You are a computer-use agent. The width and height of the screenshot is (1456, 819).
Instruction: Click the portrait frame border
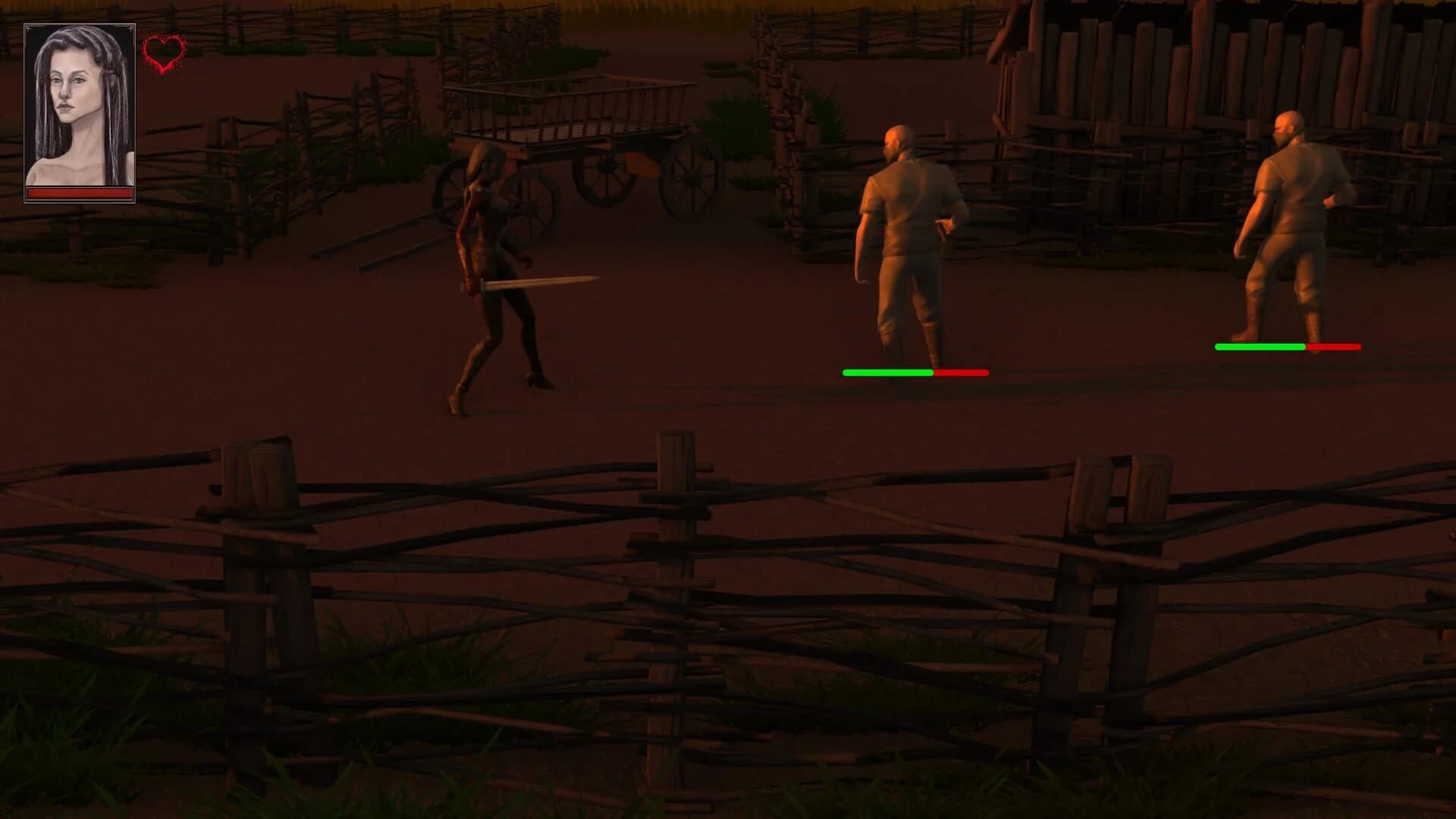pos(80,23)
